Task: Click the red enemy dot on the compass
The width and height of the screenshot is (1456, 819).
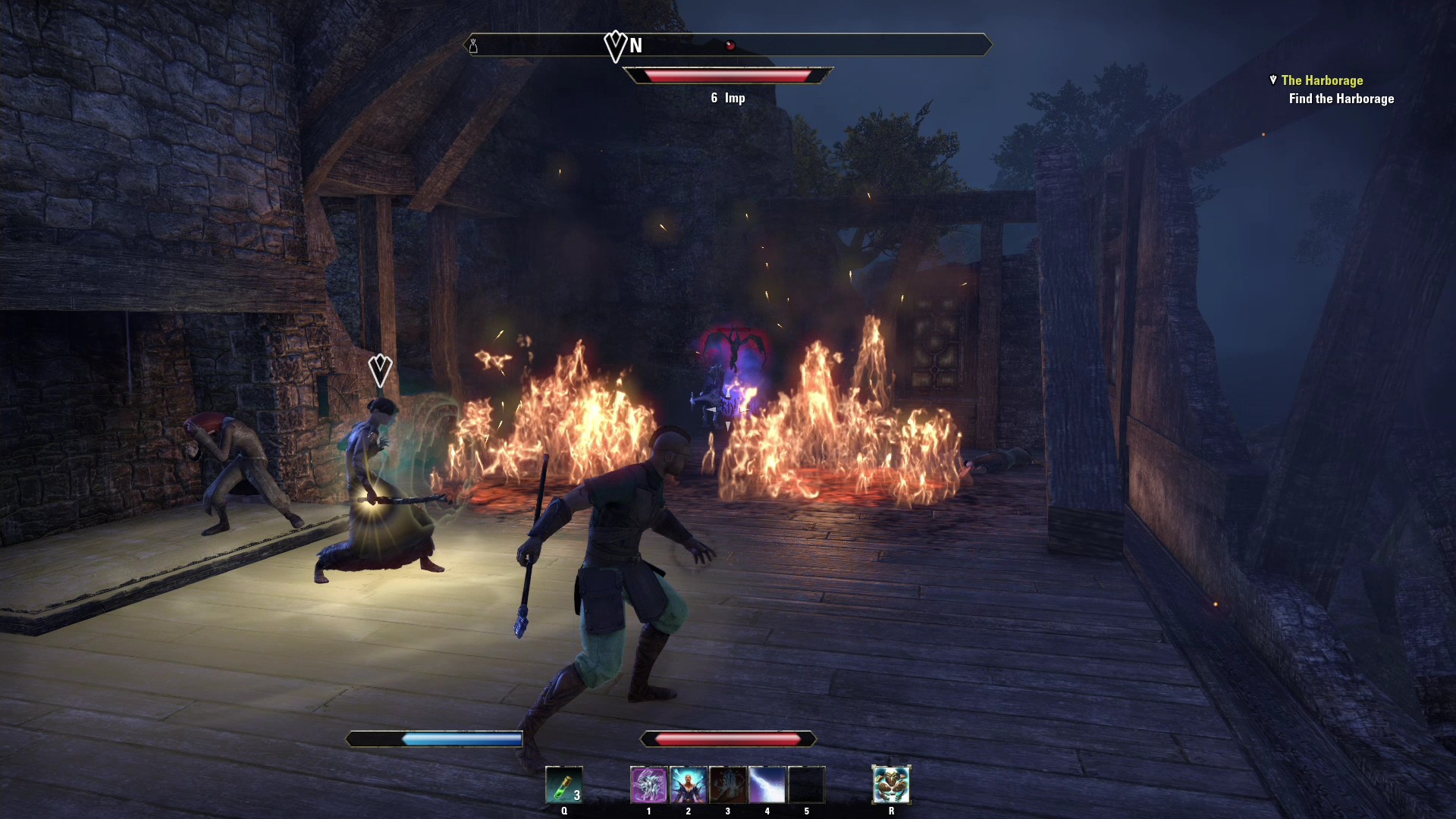Action: coord(730,45)
